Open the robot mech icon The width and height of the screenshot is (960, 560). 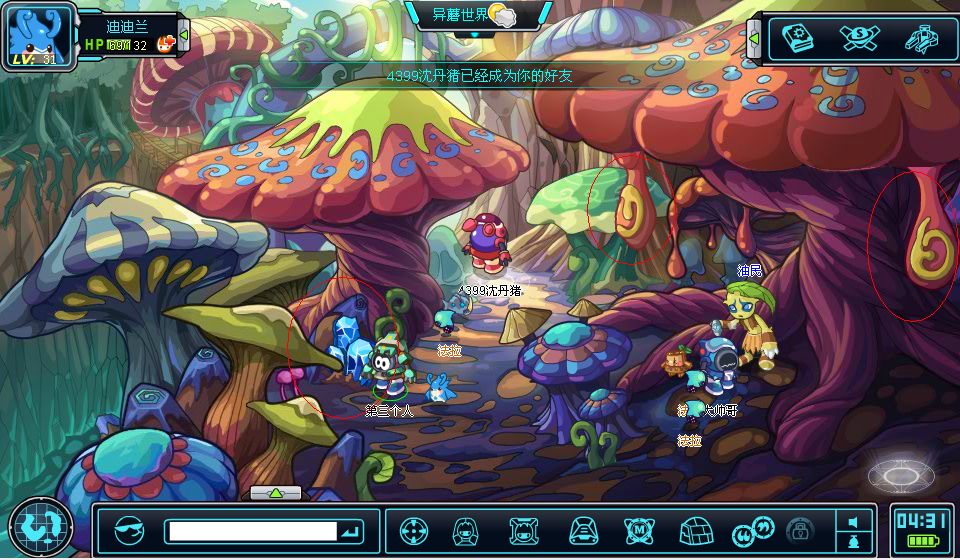(x=920, y=38)
